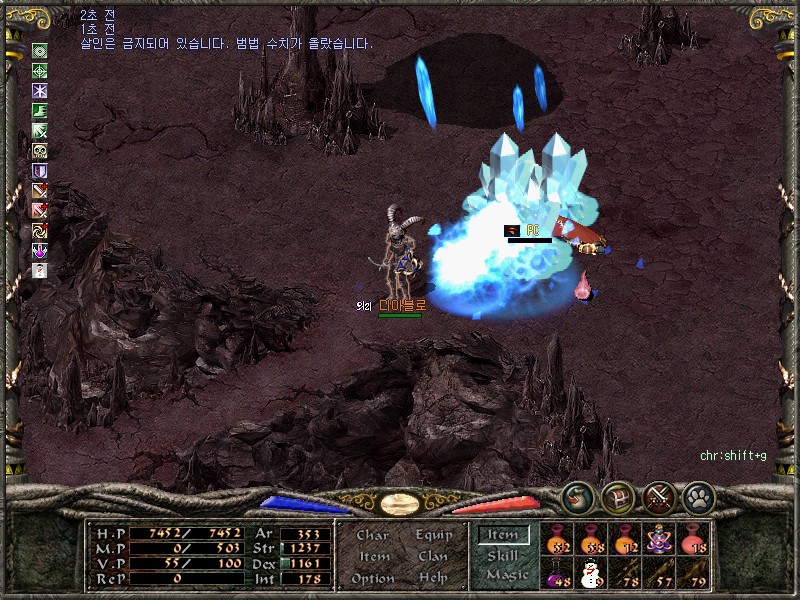800x600 pixels.
Task: Switch quickbar to the Magic tab
Action: coord(506,575)
